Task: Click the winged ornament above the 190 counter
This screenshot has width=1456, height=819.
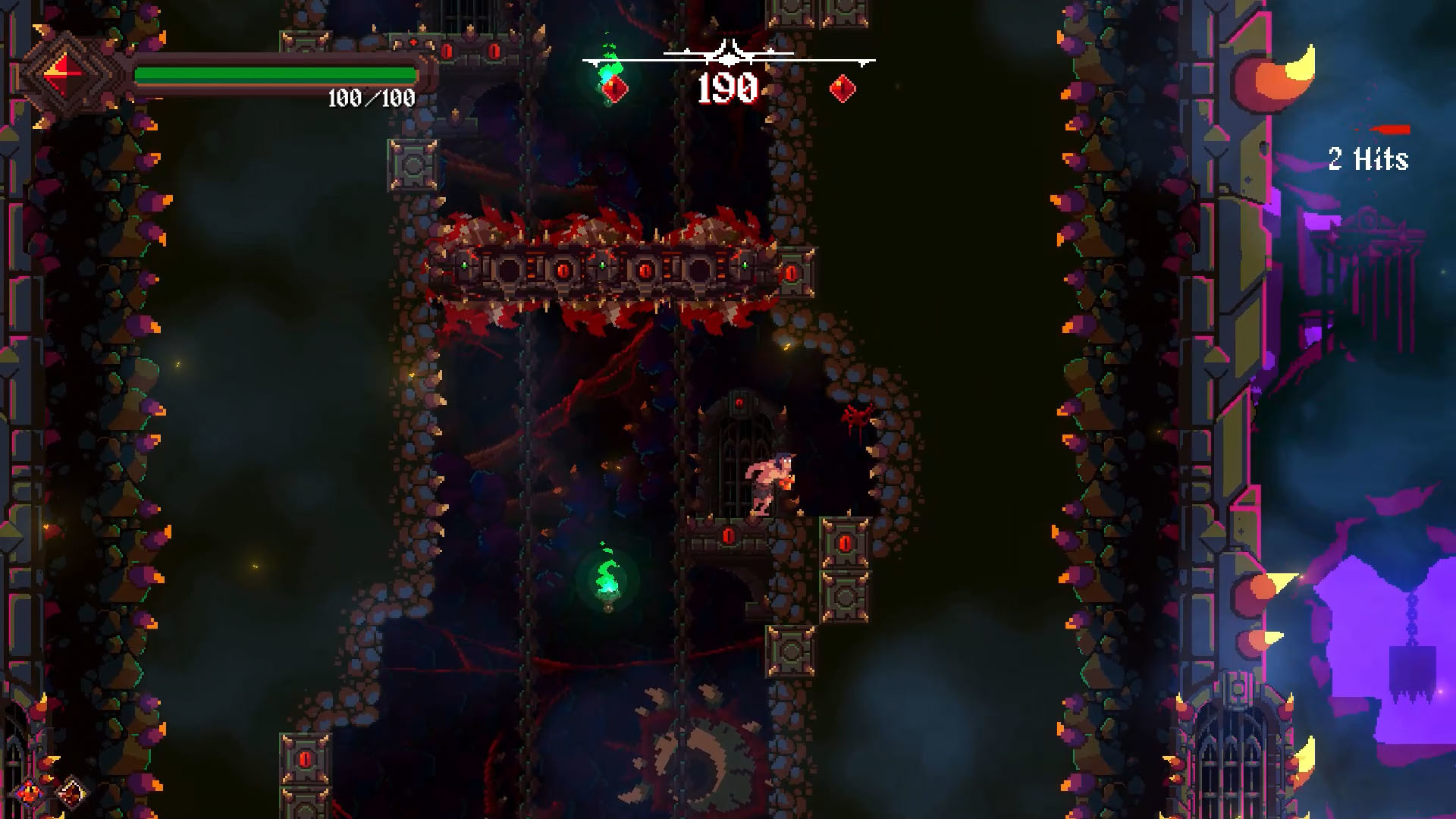Action: click(726, 55)
